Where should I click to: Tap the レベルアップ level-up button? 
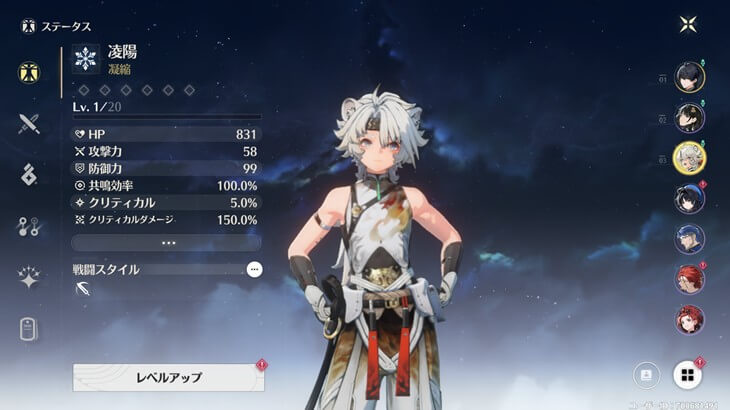click(168, 377)
